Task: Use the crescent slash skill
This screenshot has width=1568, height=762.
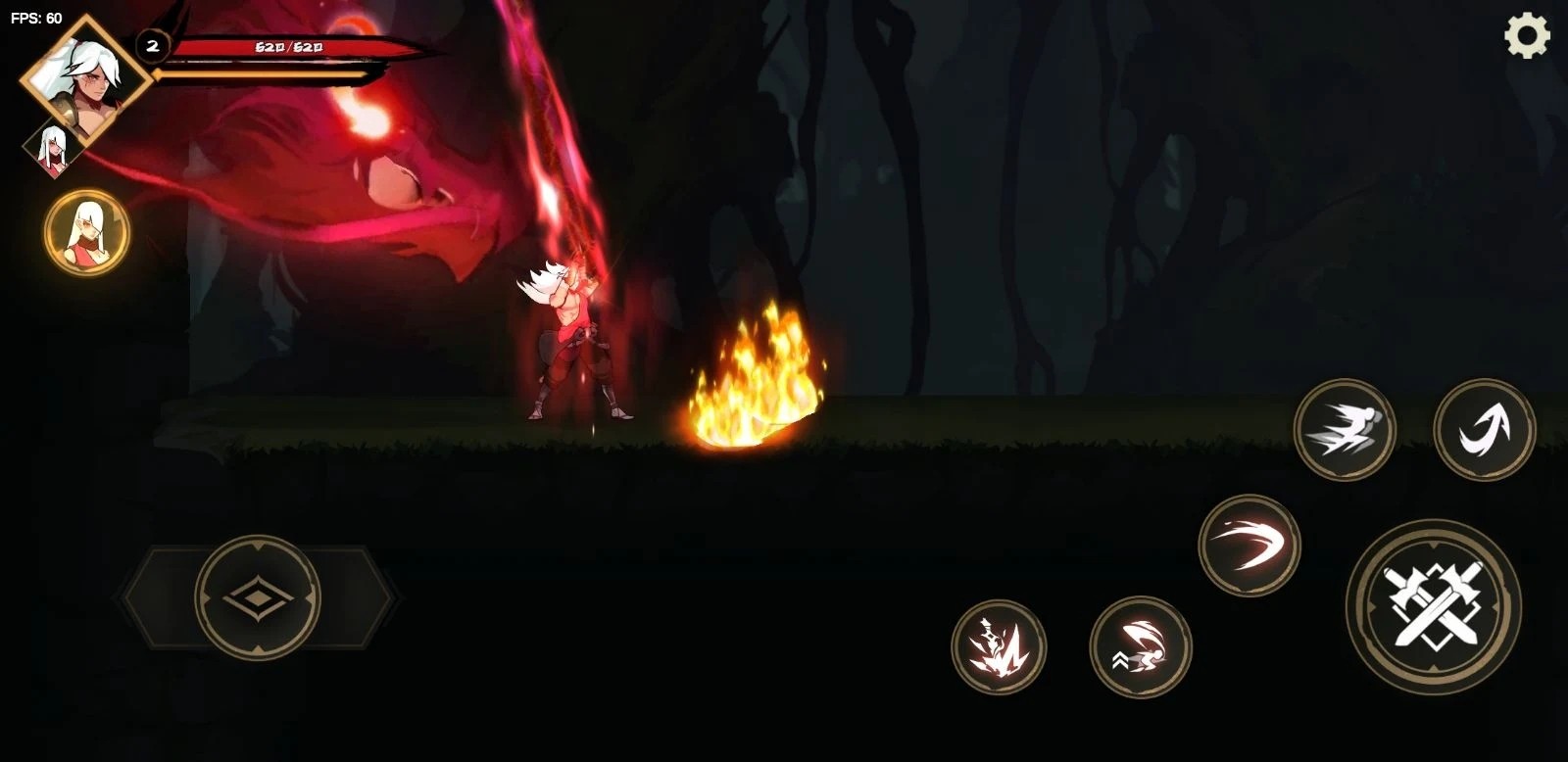Action: [x=1249, y=546]
